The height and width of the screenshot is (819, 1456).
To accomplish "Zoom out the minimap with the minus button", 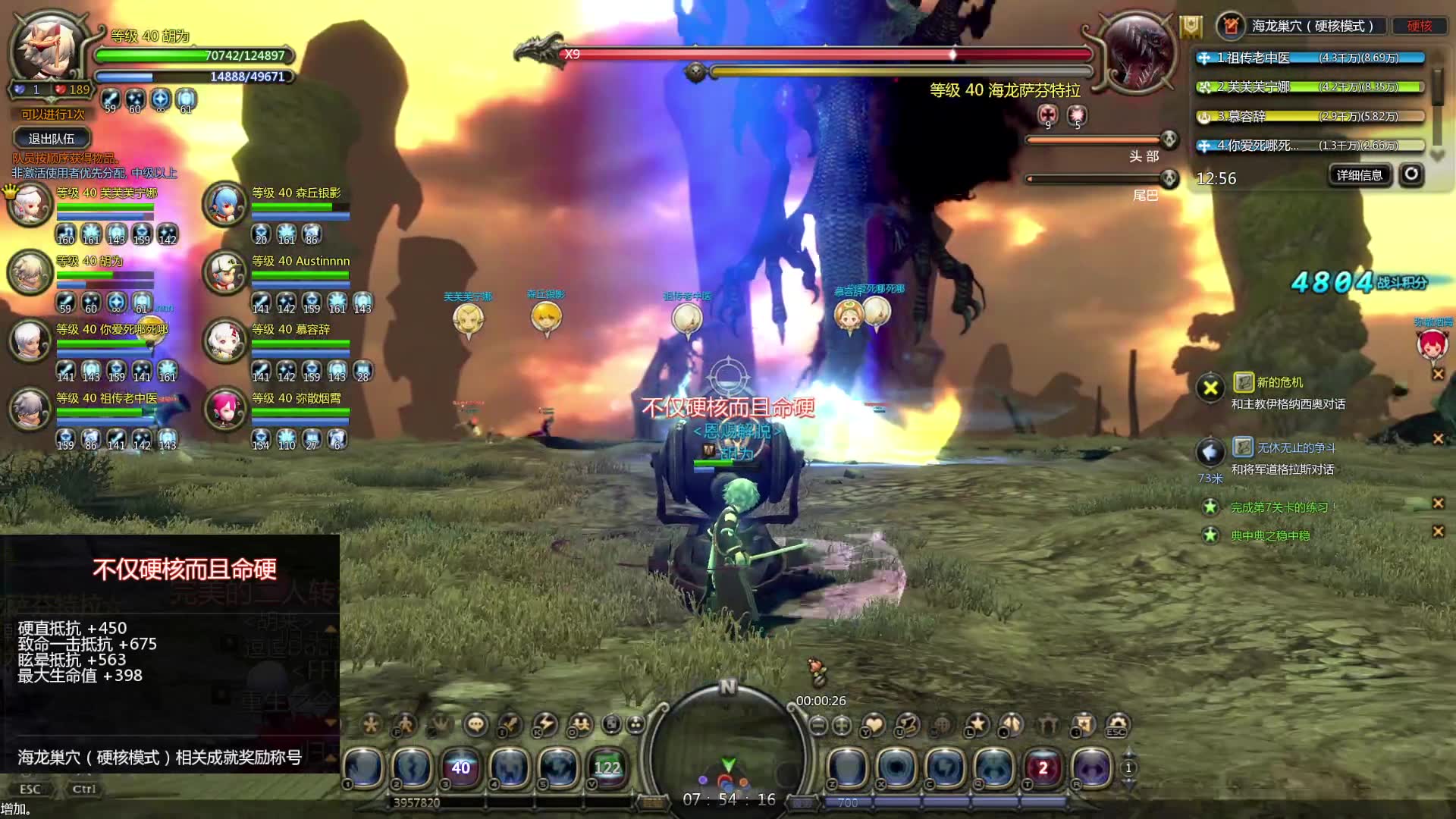I will pyautogui.click(x=818, y=726).
